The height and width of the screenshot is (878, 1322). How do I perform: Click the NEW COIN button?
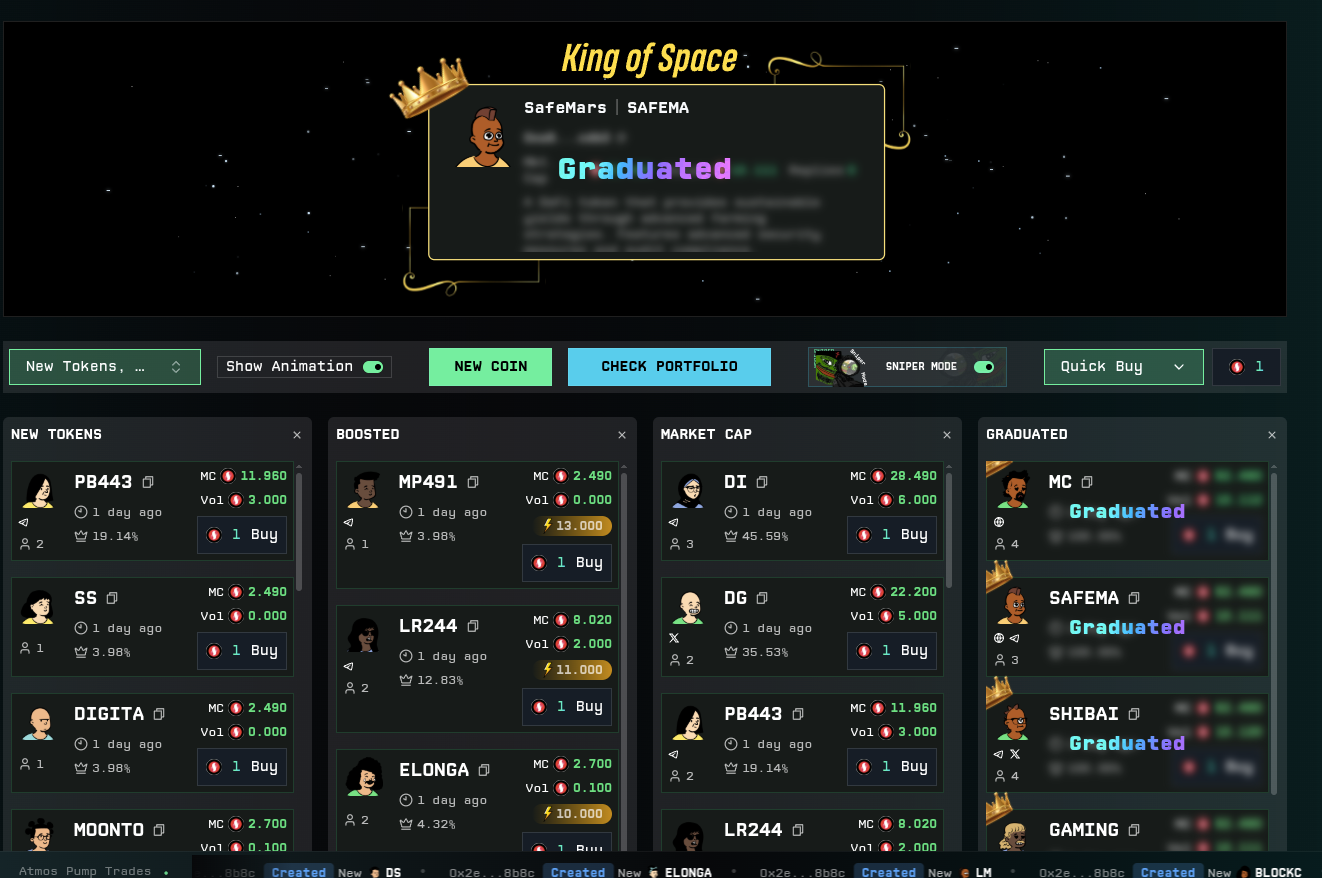(490, 366)
